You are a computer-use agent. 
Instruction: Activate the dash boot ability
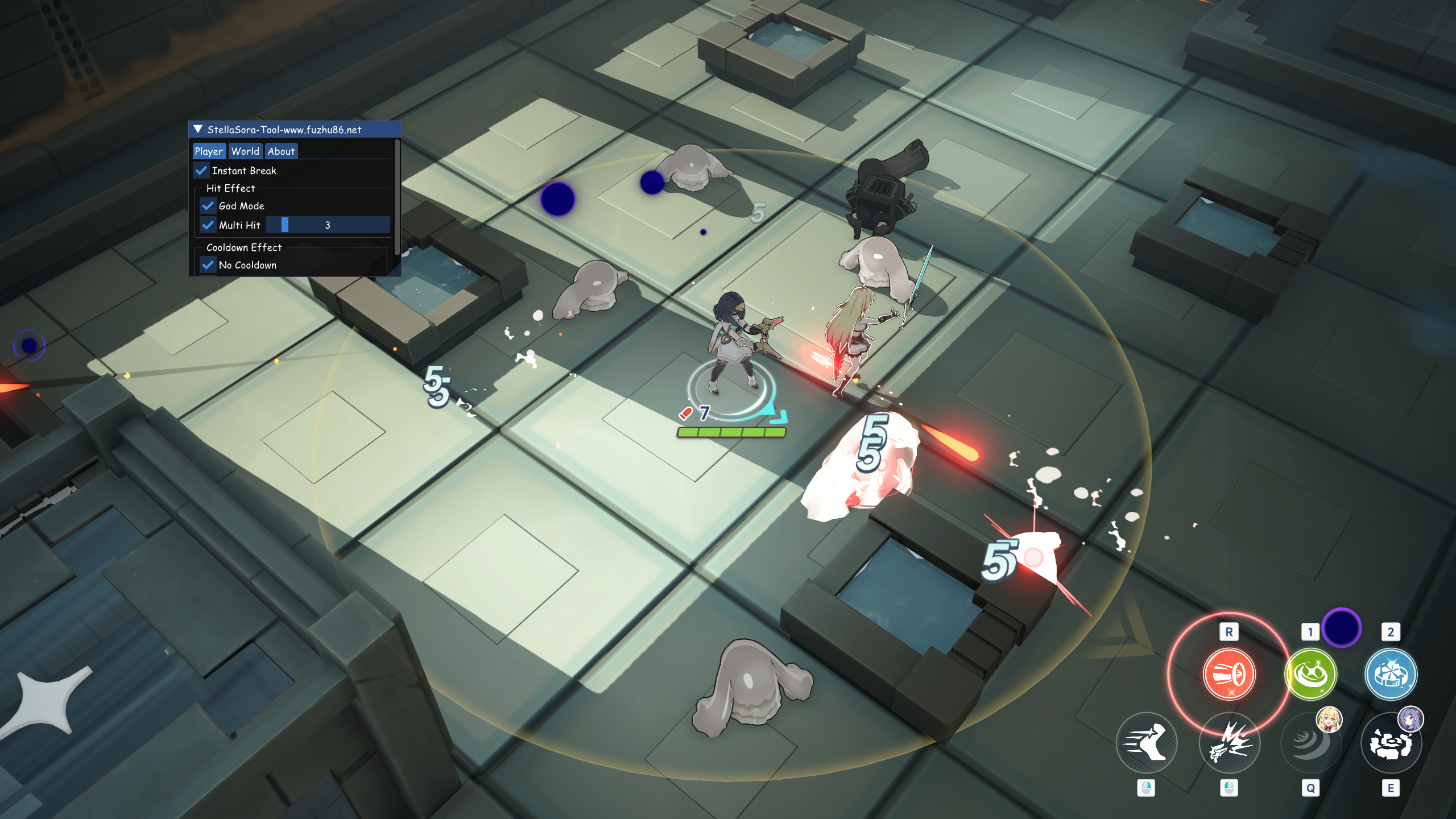pyautogui.click(x=1146, y=743)
